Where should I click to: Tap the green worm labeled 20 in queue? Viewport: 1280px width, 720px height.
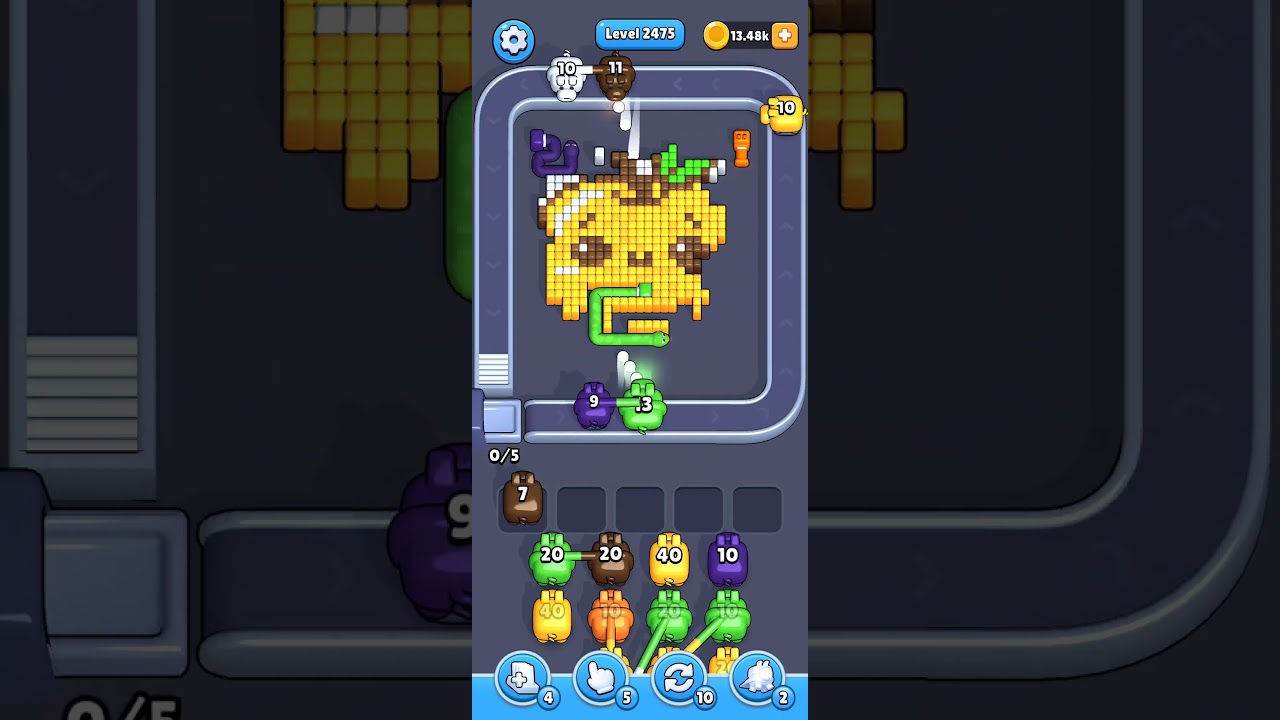coord(551,558)
